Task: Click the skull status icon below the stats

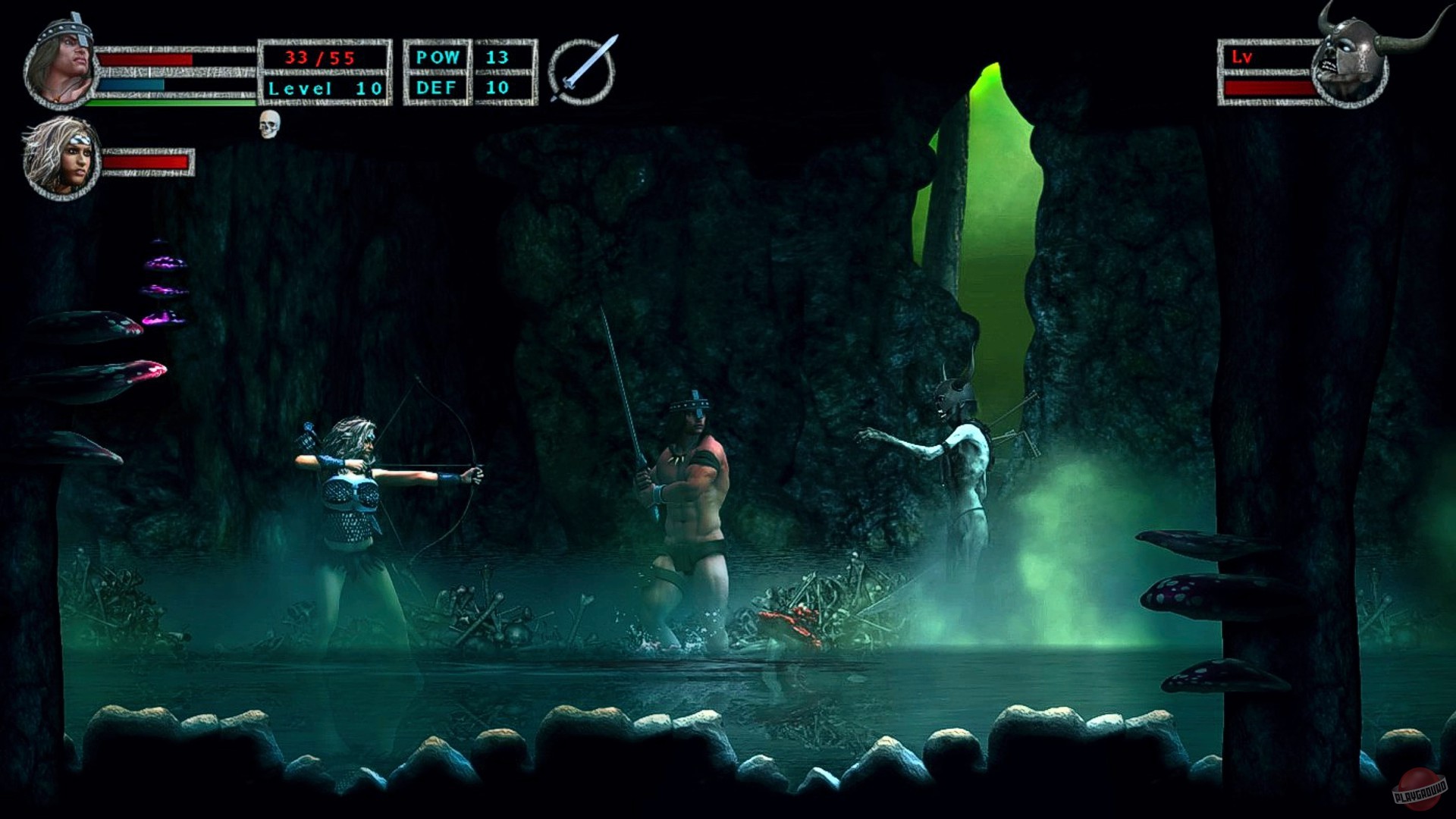Action: pos(268,126)
